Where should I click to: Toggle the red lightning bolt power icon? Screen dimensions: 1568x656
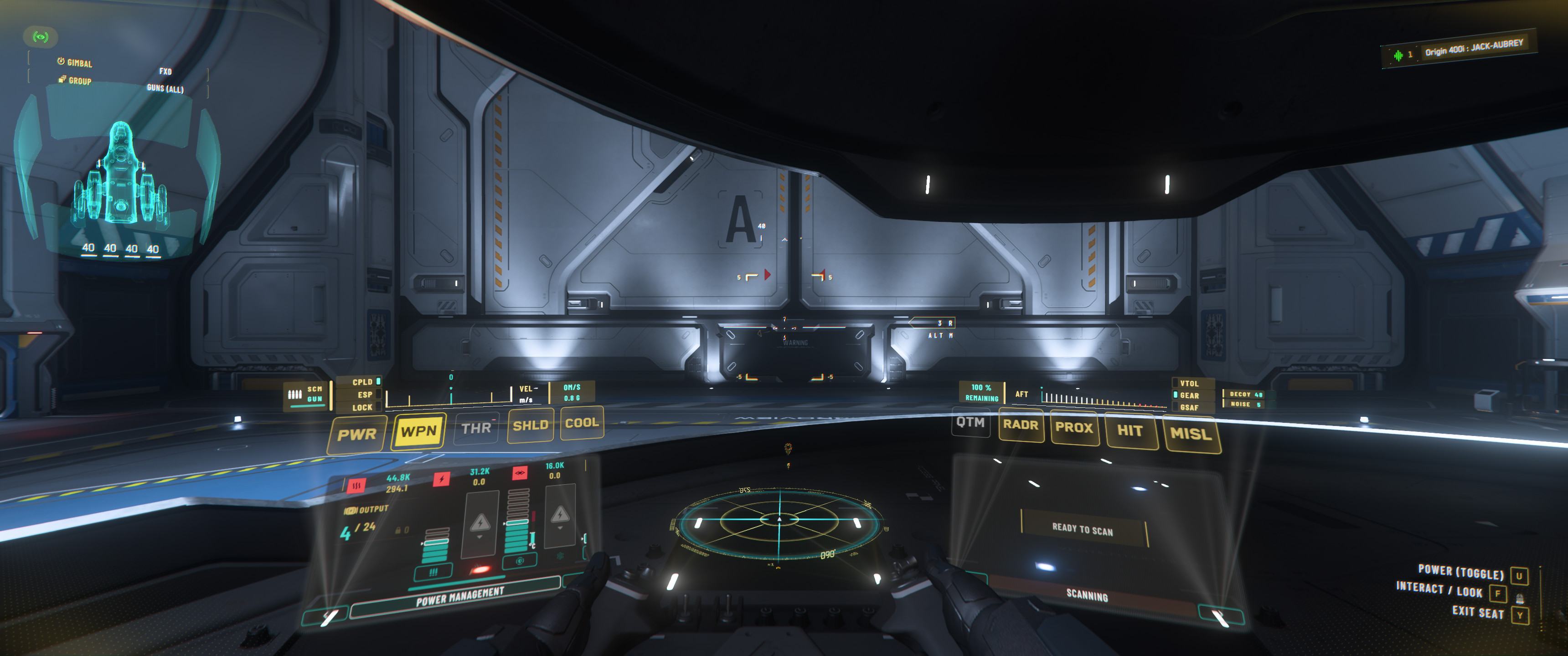pos(441,479)
